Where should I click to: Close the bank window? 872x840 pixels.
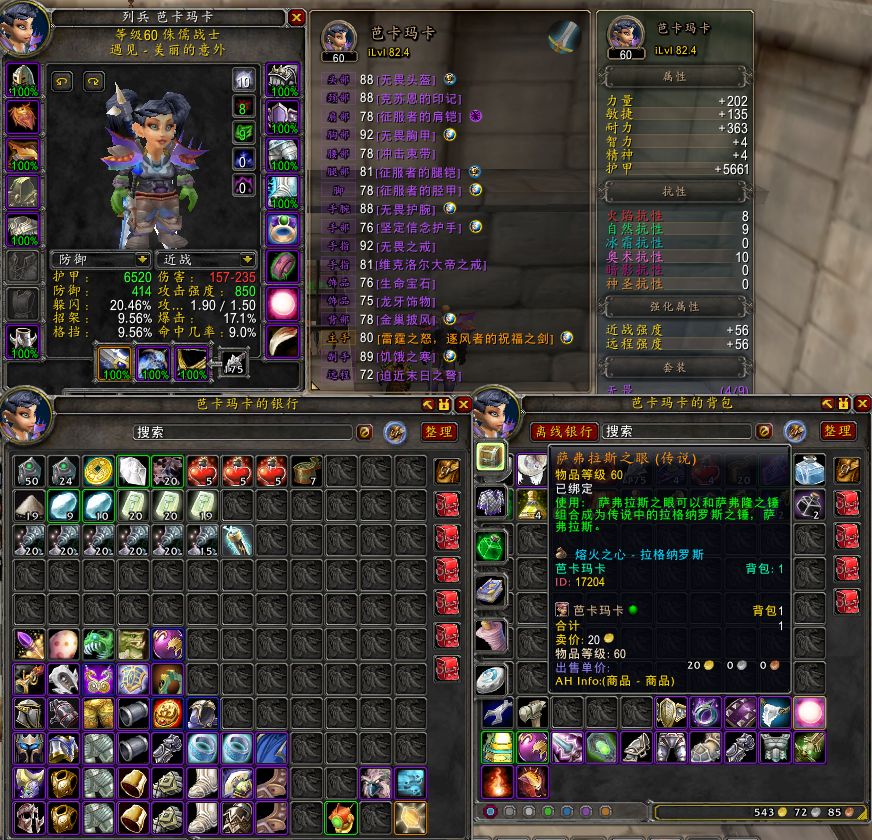tap(462, 404)
